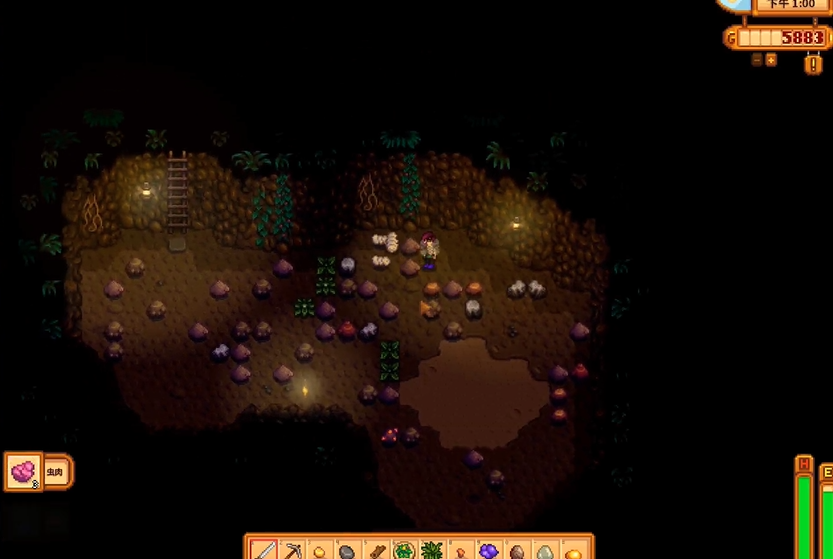The width and height of the screenshot is (833, 559).
Task: Open the journal exclamation mark icon
Action: [813, 63]
